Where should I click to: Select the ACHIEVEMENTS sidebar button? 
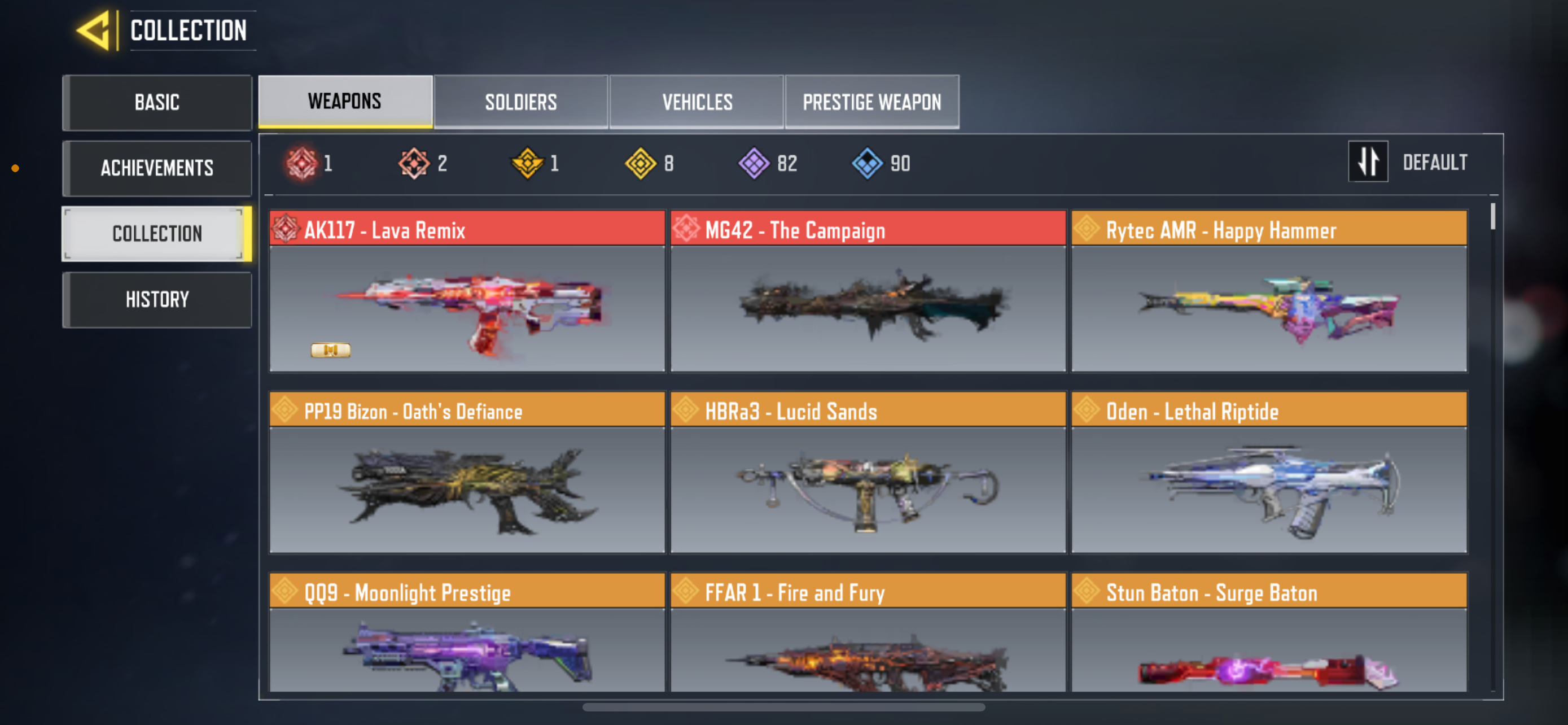[157, 168]
